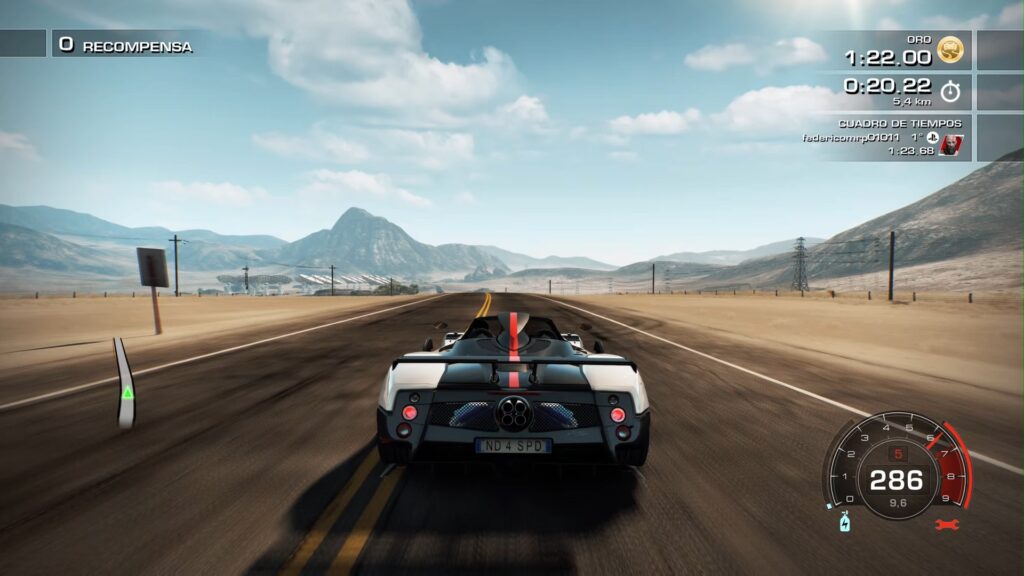1024x576 pixels.
Task: Open federicomrp01011's leaderboard avatar
Action: [951, 145]
